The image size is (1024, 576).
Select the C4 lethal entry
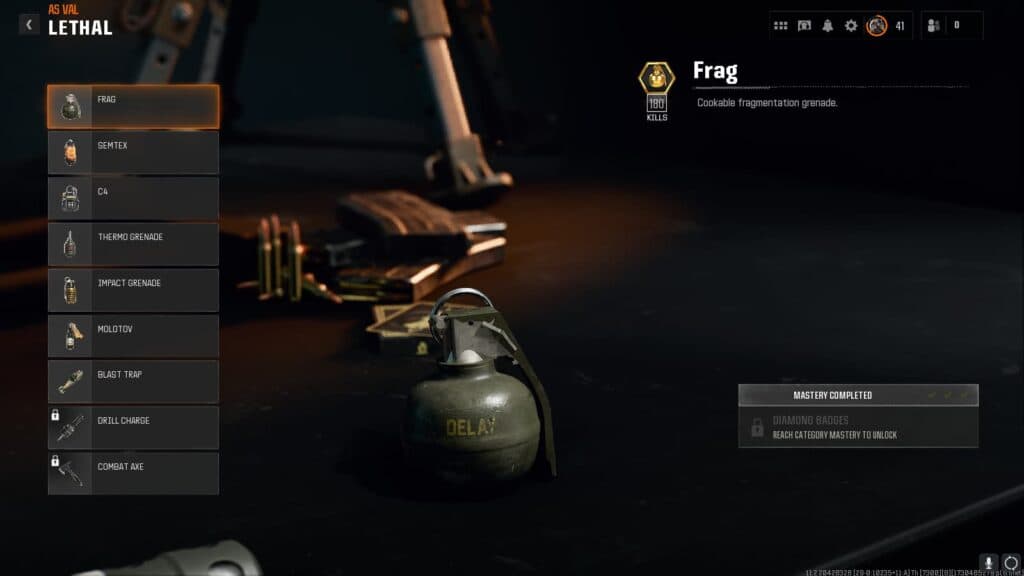pos(133,198)
